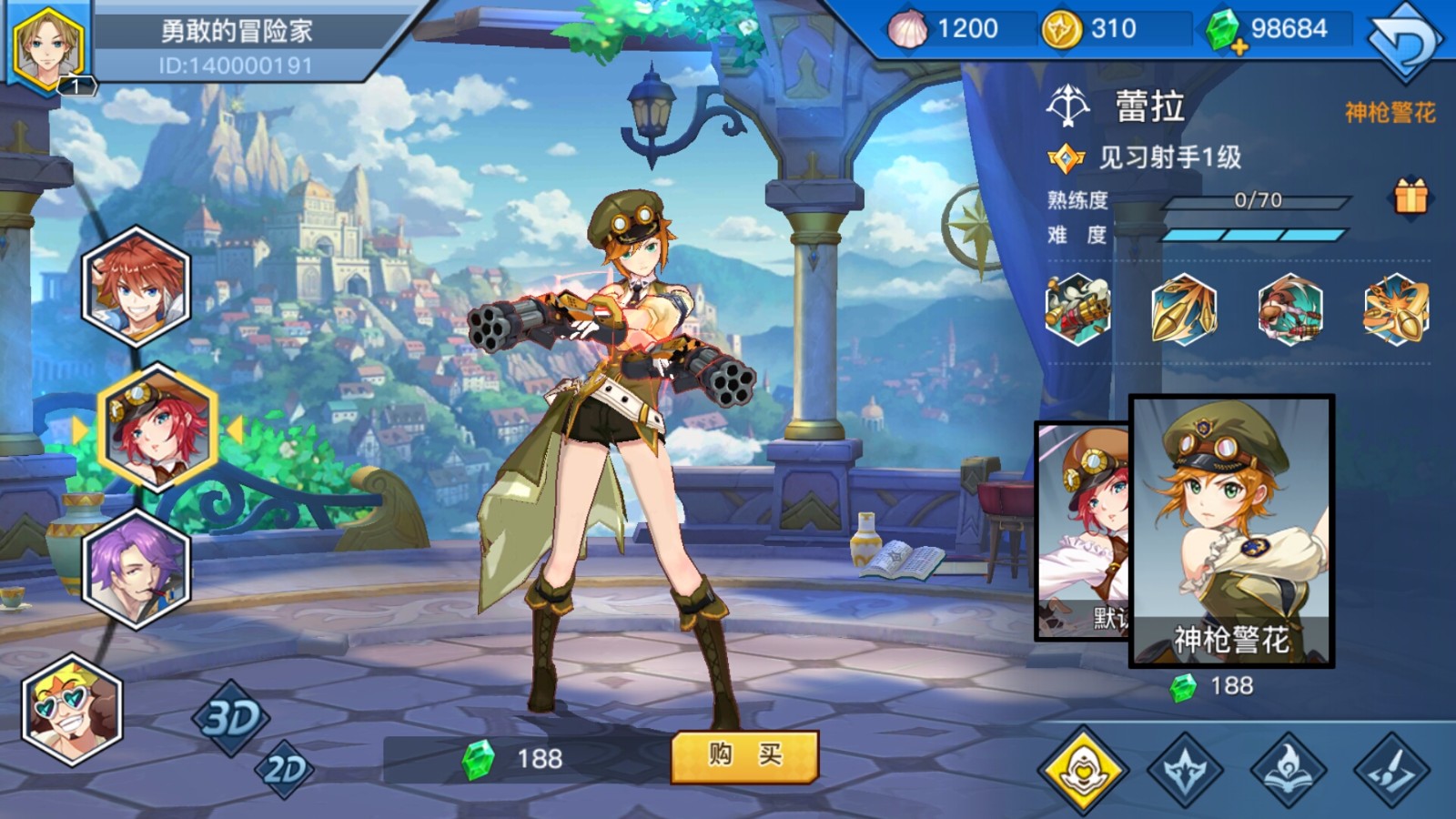Open the player profile avatar
Image resolution: width=1456 pixels, height=819 pixels.
coord(48,45)
